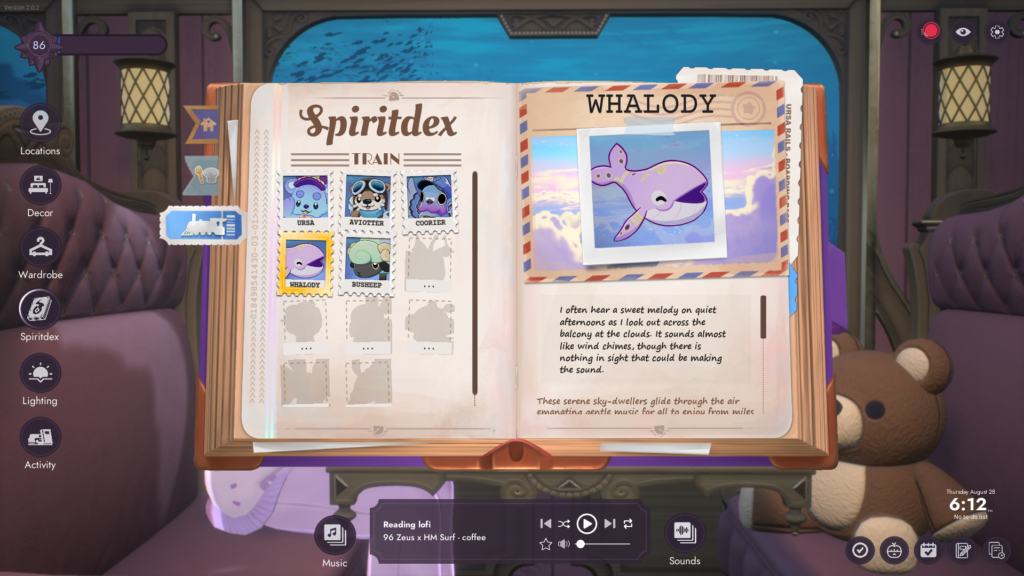This screenshot has width=1024, height=576.
Task: Hide the interface with the eye icon
Action: [963, 32]
